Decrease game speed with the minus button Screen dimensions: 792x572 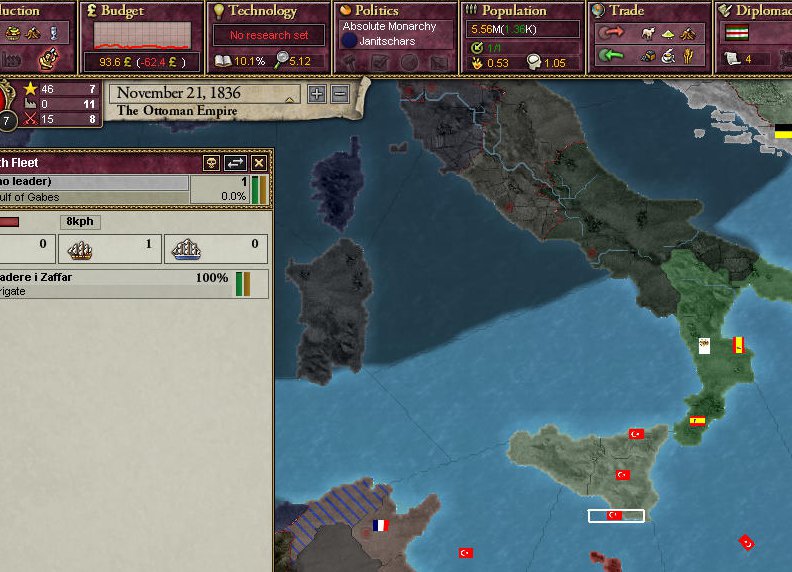[340, 94]
